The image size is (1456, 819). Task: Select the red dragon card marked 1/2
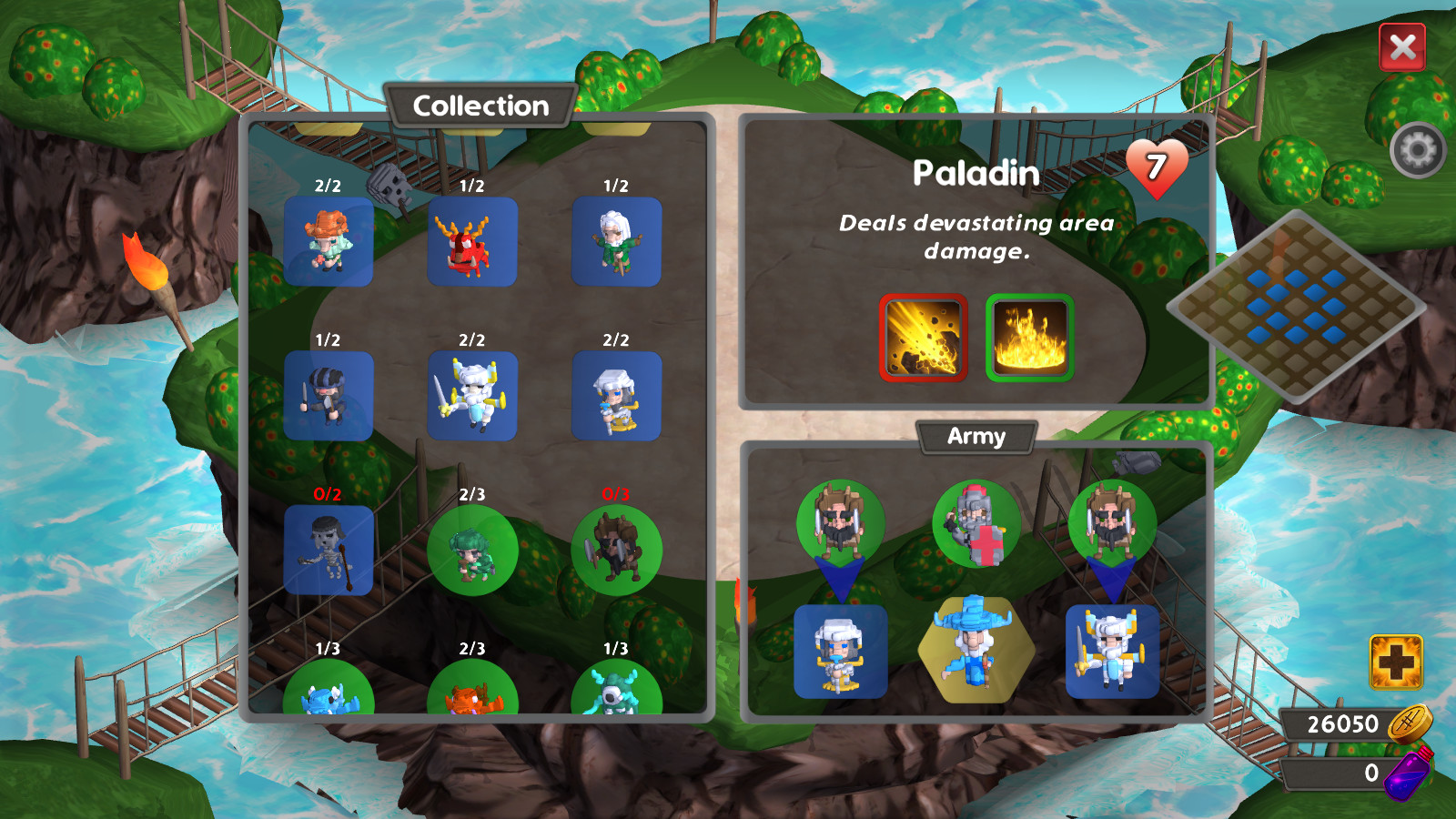[x=473, y=242]
